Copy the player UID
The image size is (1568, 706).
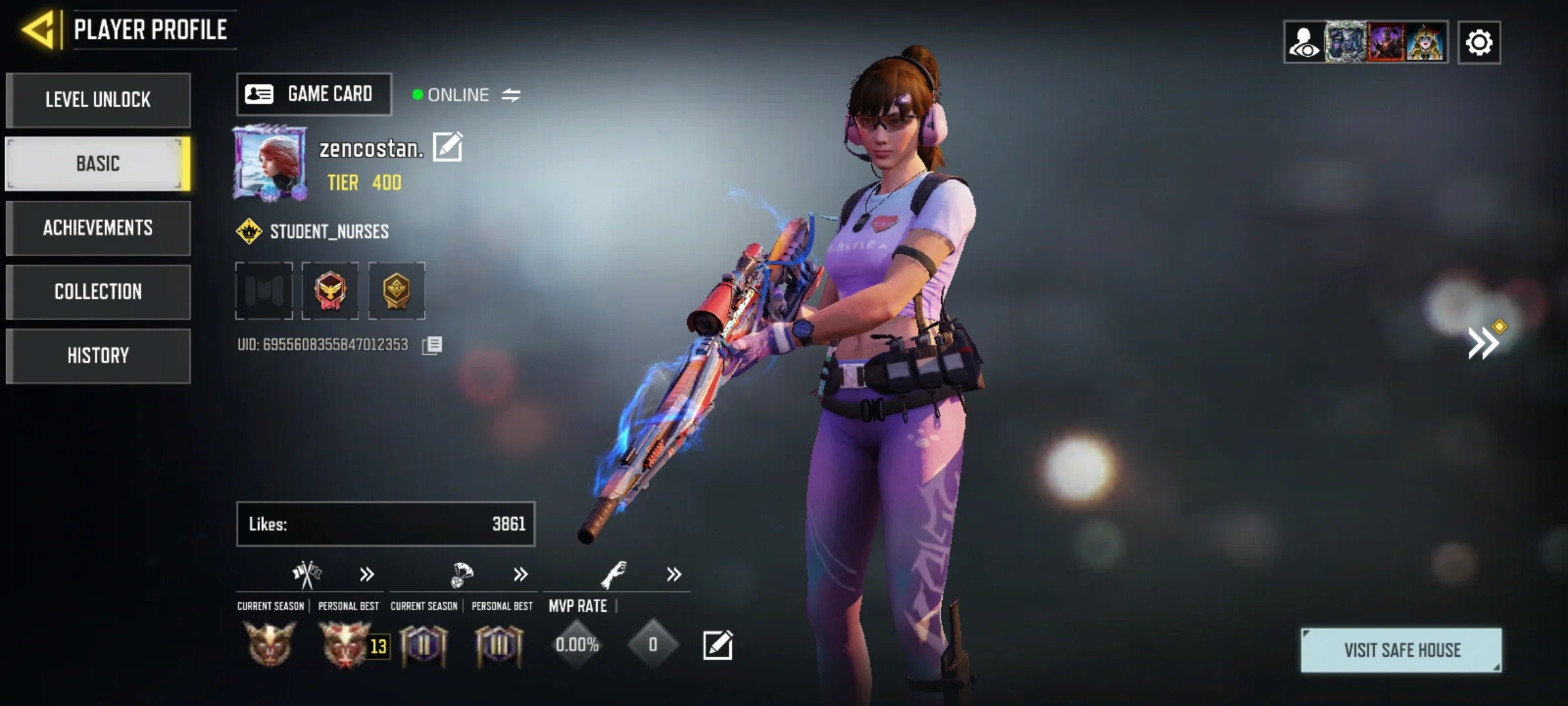point(432,345)
